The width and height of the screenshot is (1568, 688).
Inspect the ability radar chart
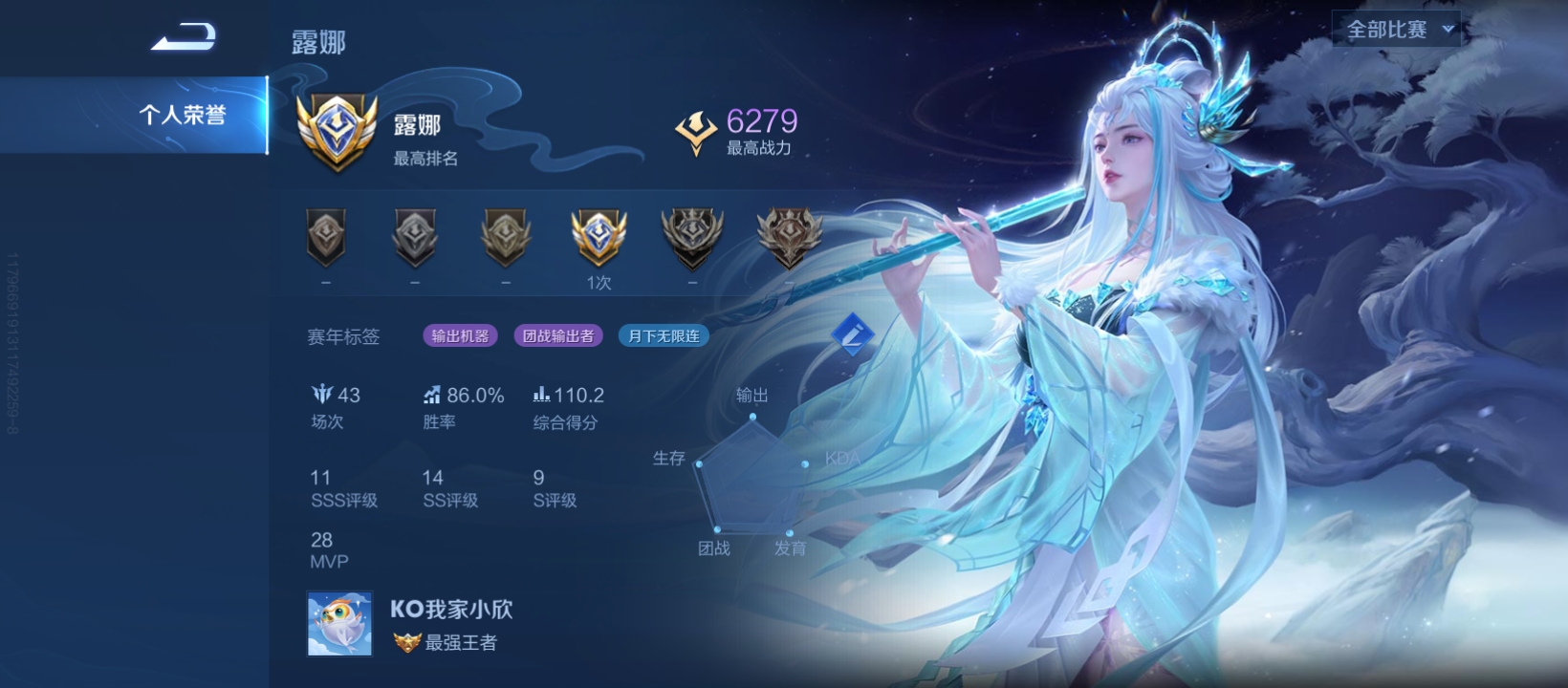[x=752, y=475]
